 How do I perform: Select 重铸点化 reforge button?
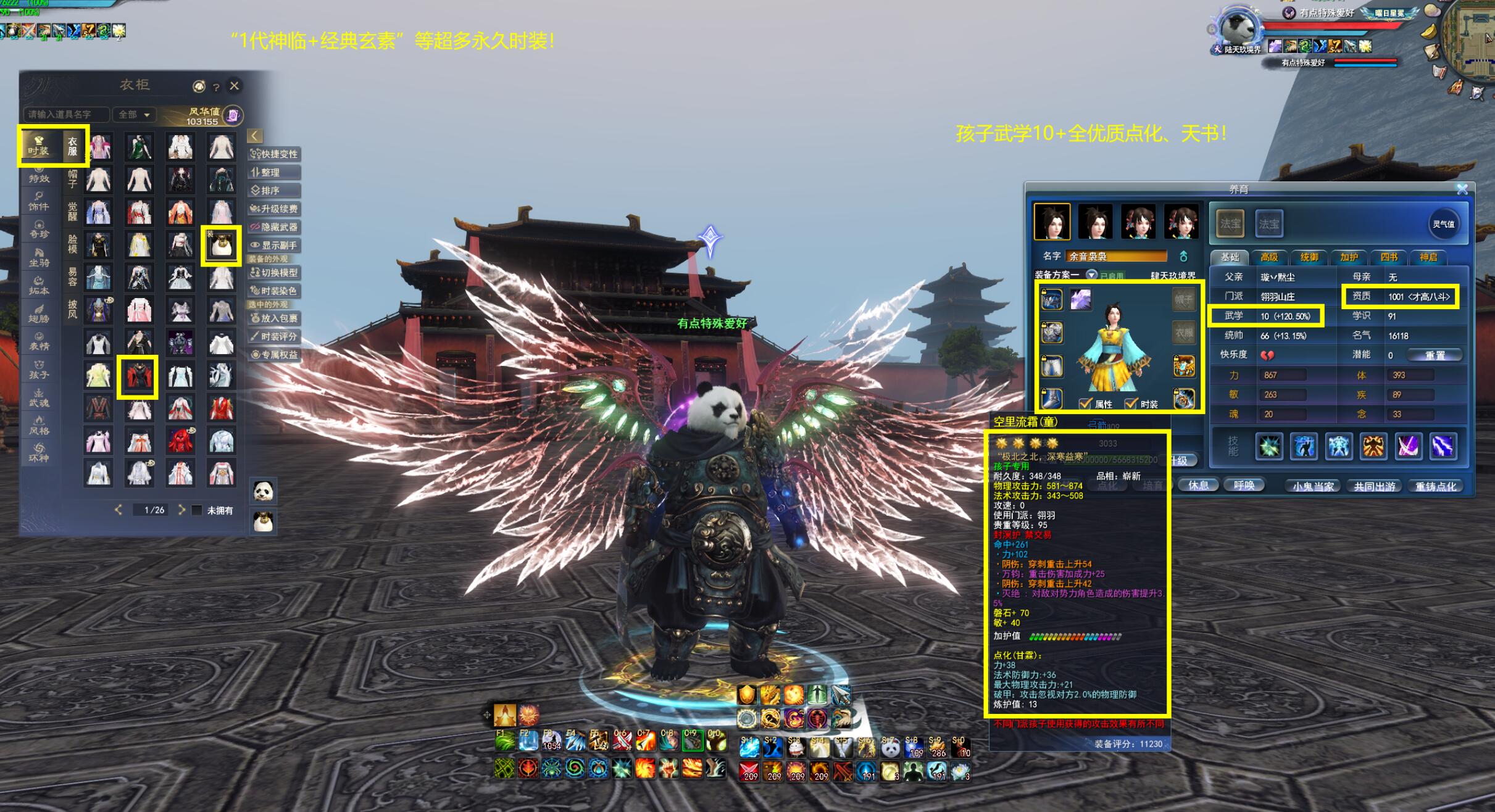[1436, 486]
